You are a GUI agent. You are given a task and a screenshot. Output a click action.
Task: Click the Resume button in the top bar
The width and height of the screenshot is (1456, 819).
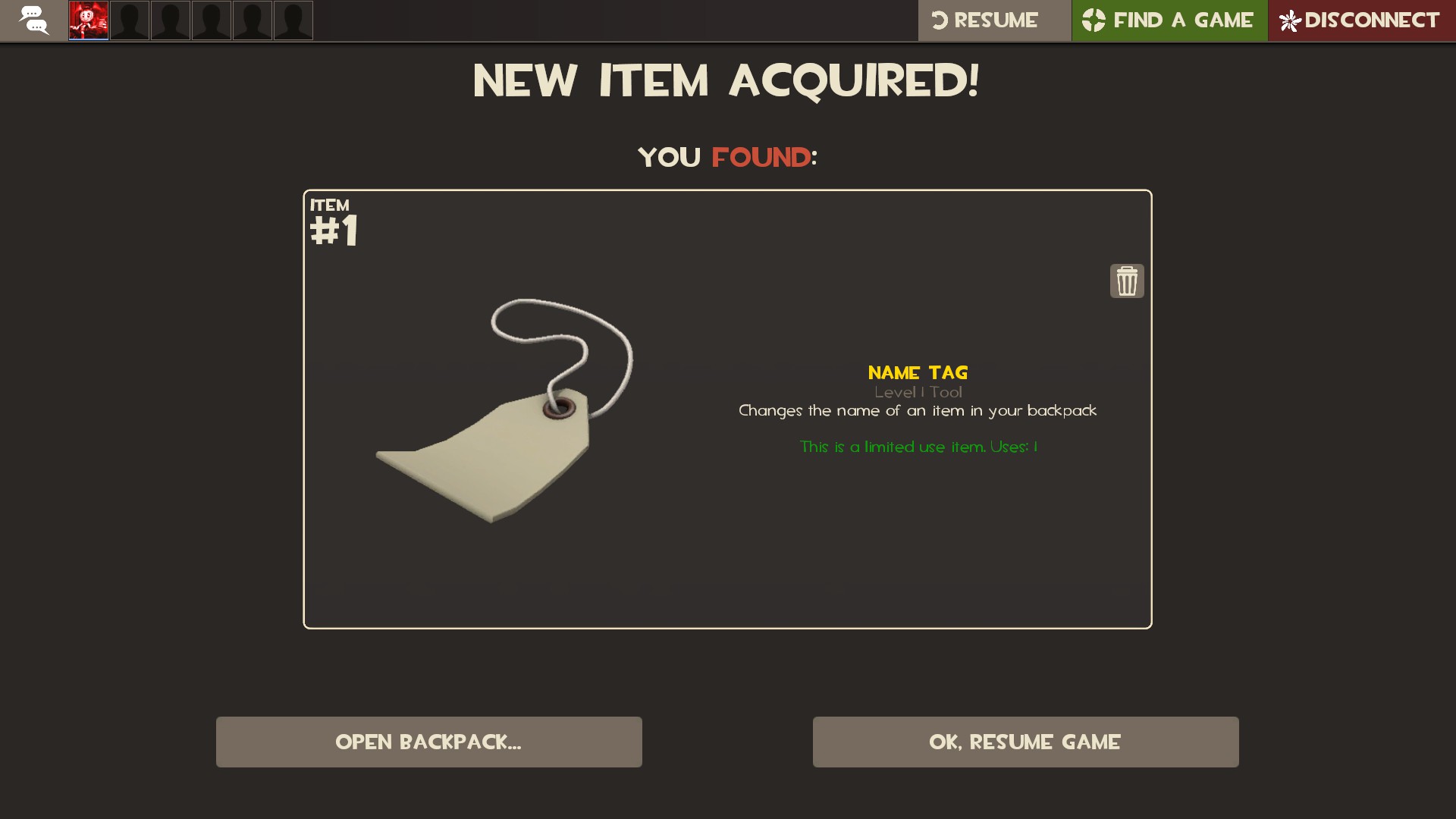[993, 20]
